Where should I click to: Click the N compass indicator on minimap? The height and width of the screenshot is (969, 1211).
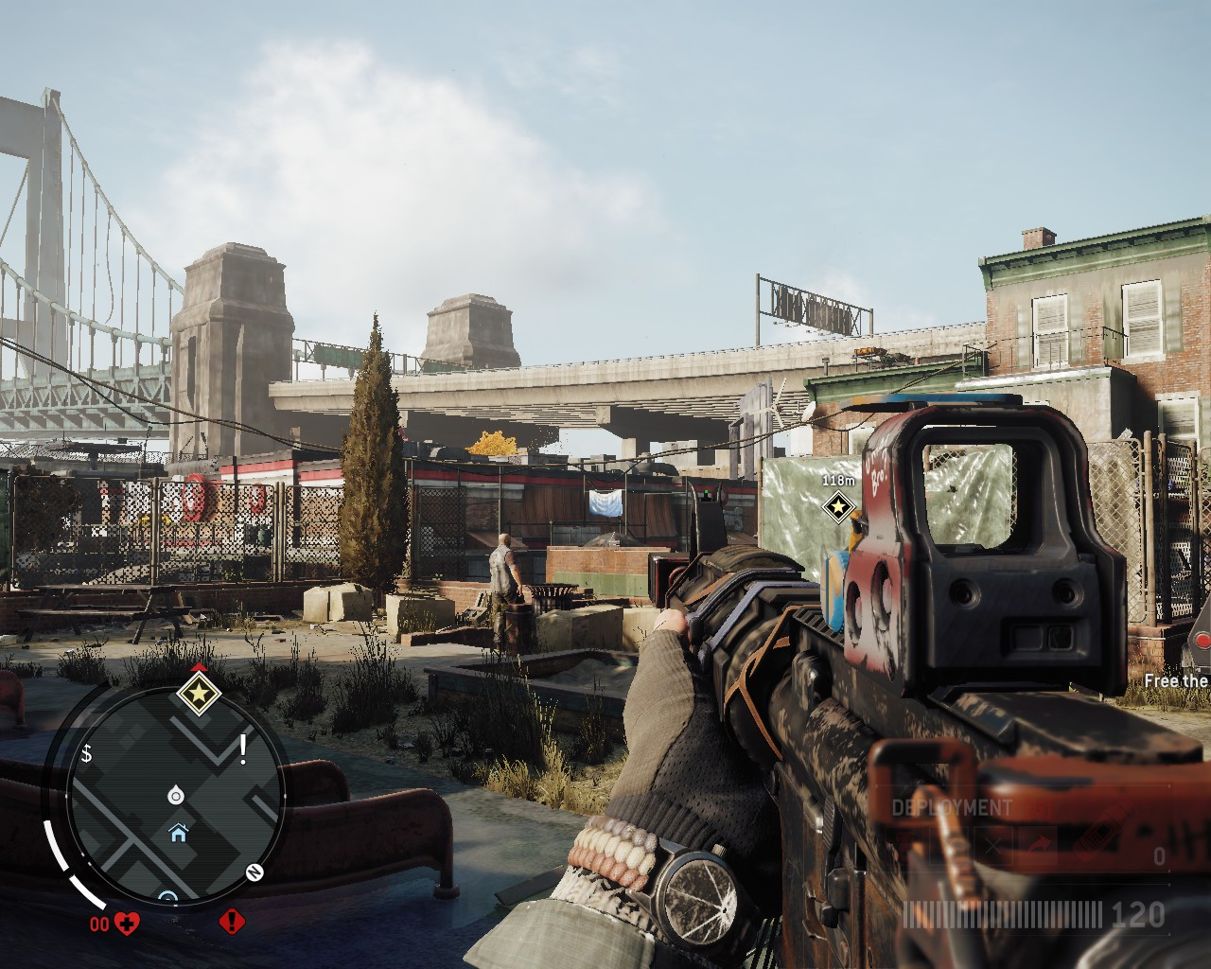click(x=254, y=871)
